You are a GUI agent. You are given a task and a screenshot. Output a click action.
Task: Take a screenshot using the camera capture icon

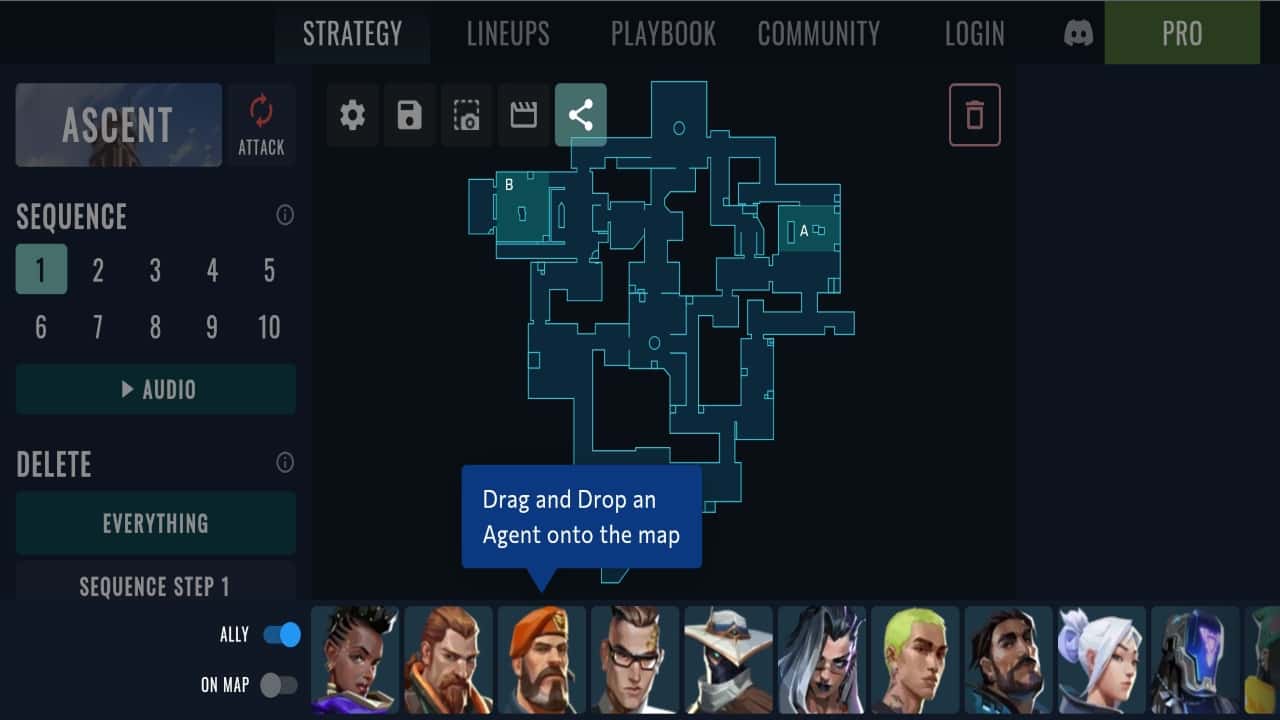(466, 114)
